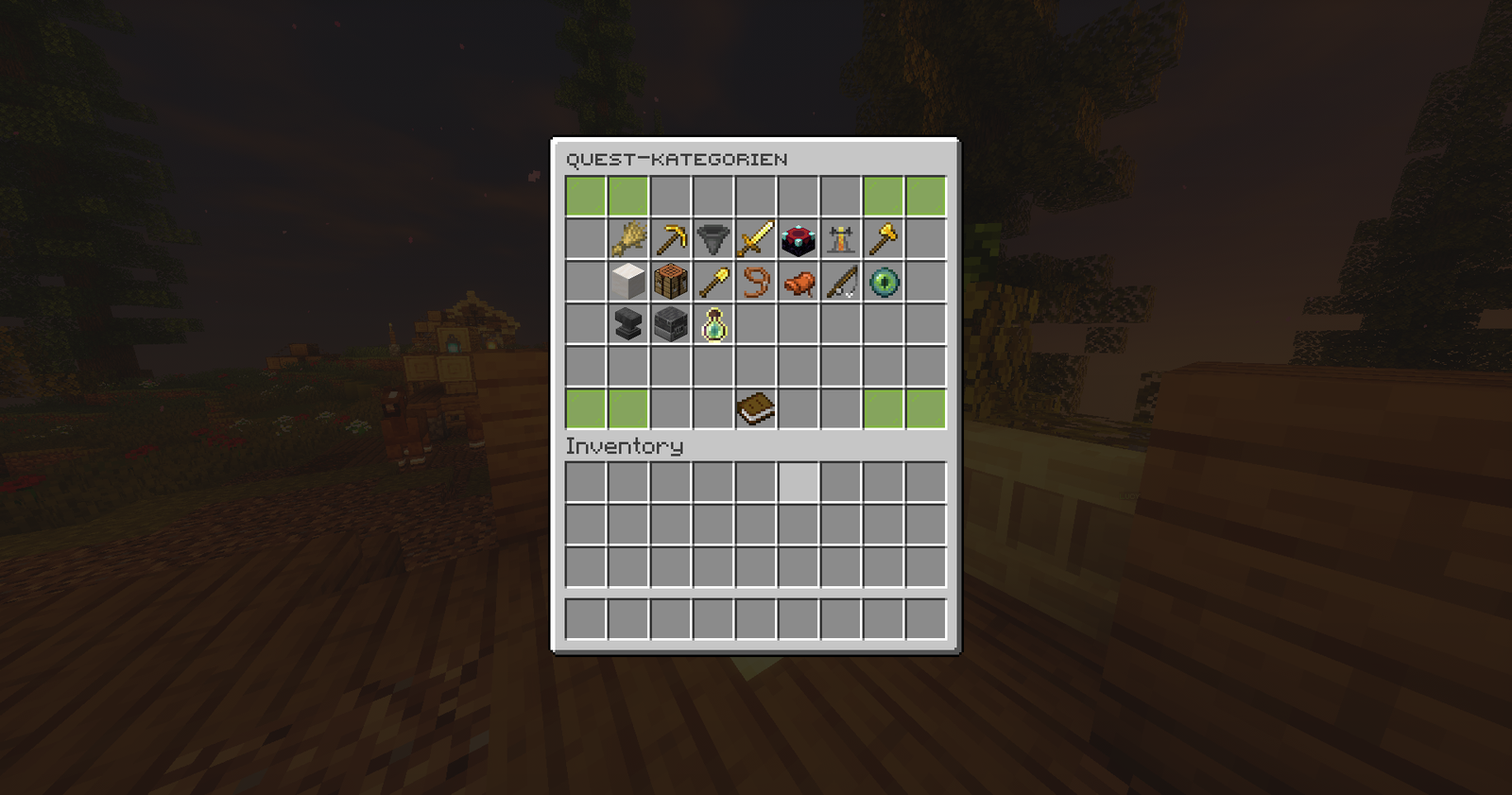Open the golden pickaxe quest category
The width and height of the screenshot is (1512, 795).
coord(670,239)
